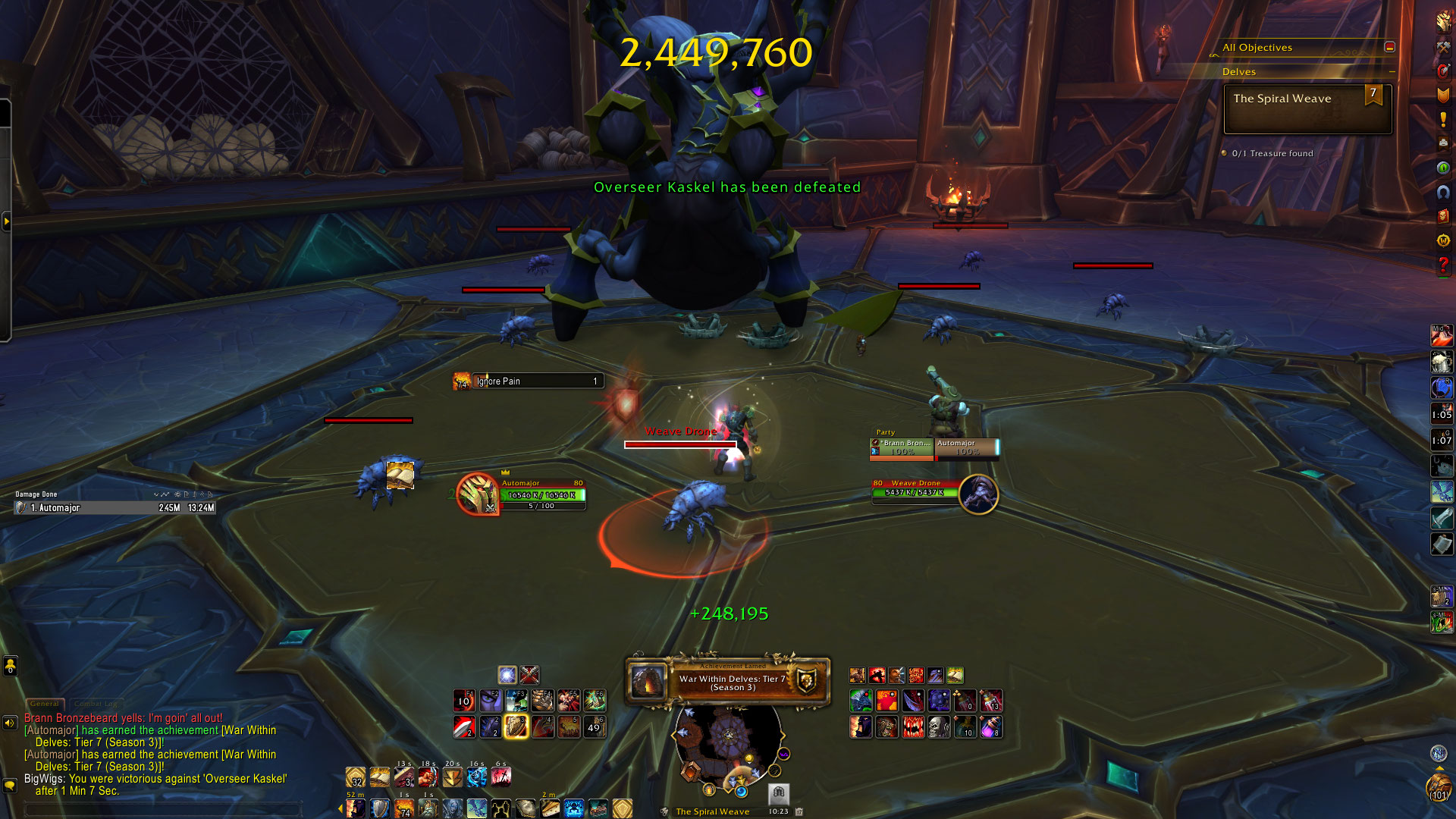Switch to the Combat Log tab

[x=96, y=704]
